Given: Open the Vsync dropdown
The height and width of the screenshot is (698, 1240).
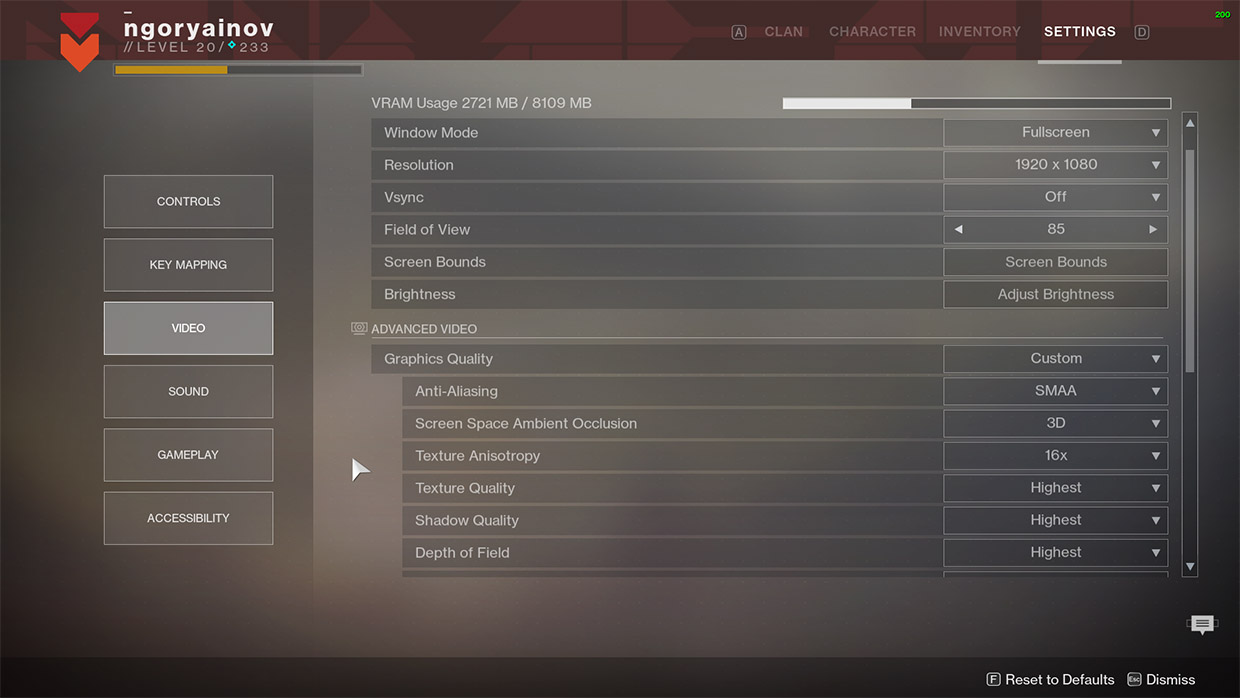Looking at the screenshot, I should pyautogui.click(x=1056, y=197).
